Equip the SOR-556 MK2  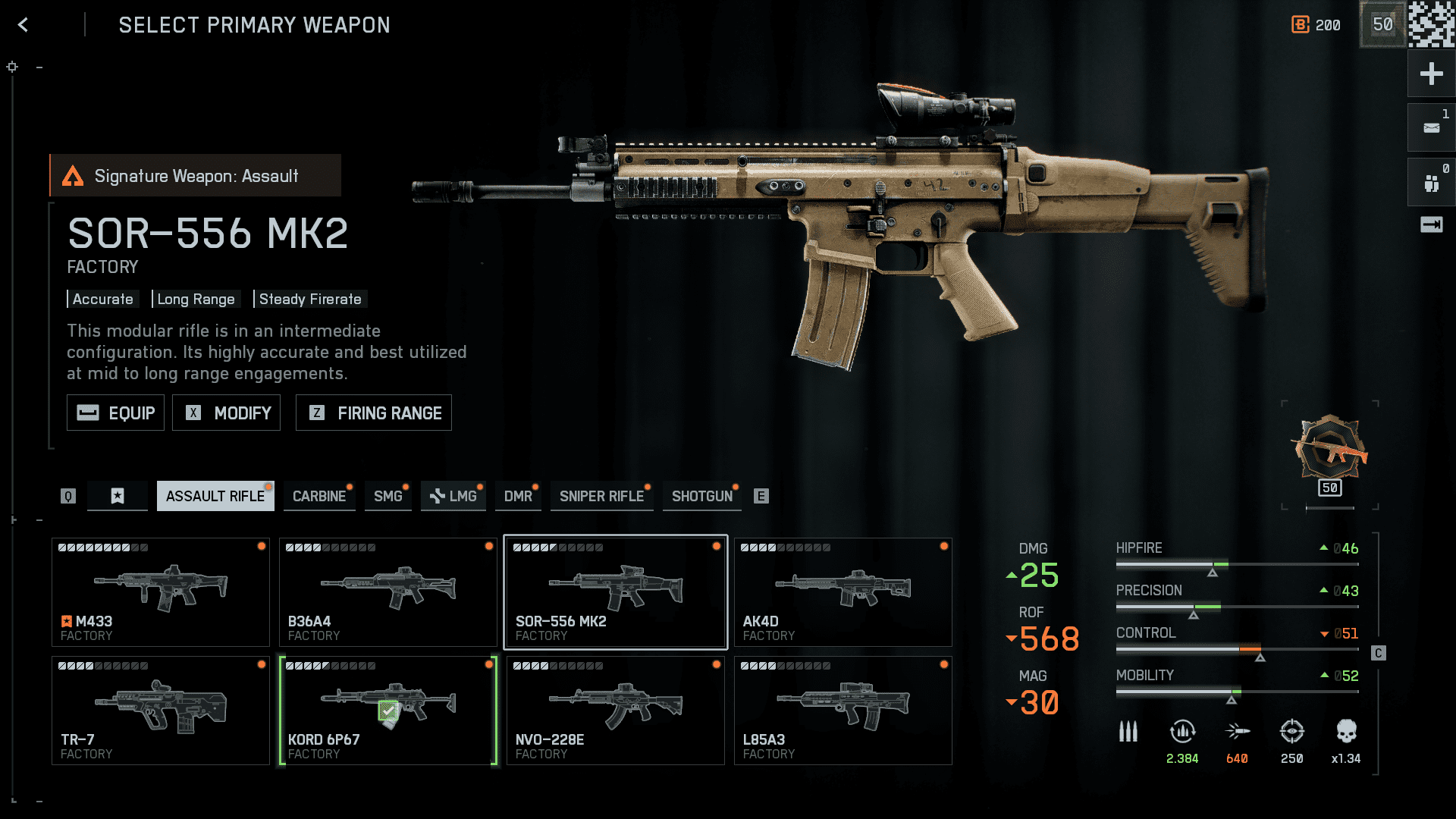pos(115,413)
